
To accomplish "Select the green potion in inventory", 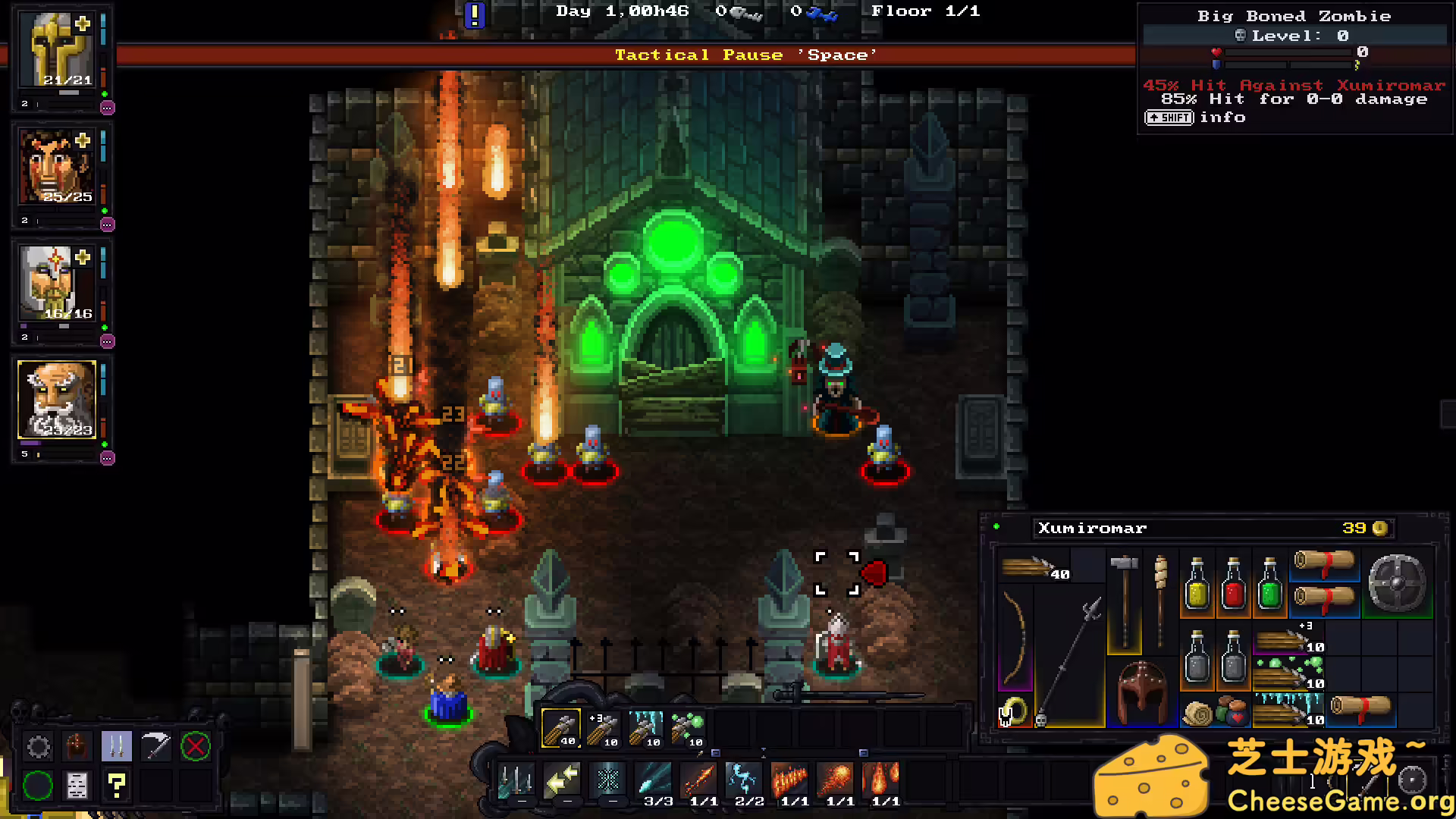I will pos(1269,584).
